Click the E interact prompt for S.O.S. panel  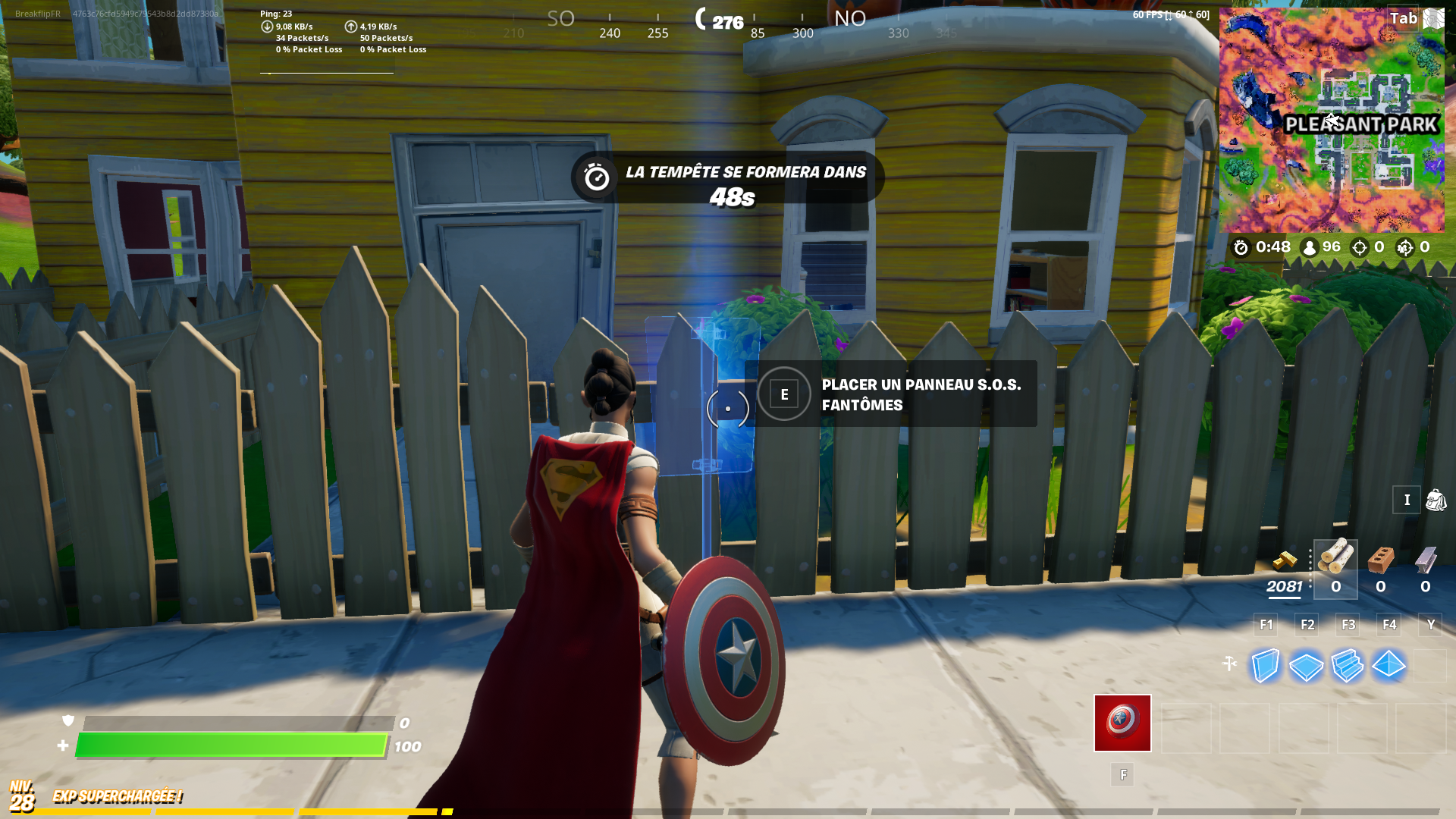783,394
